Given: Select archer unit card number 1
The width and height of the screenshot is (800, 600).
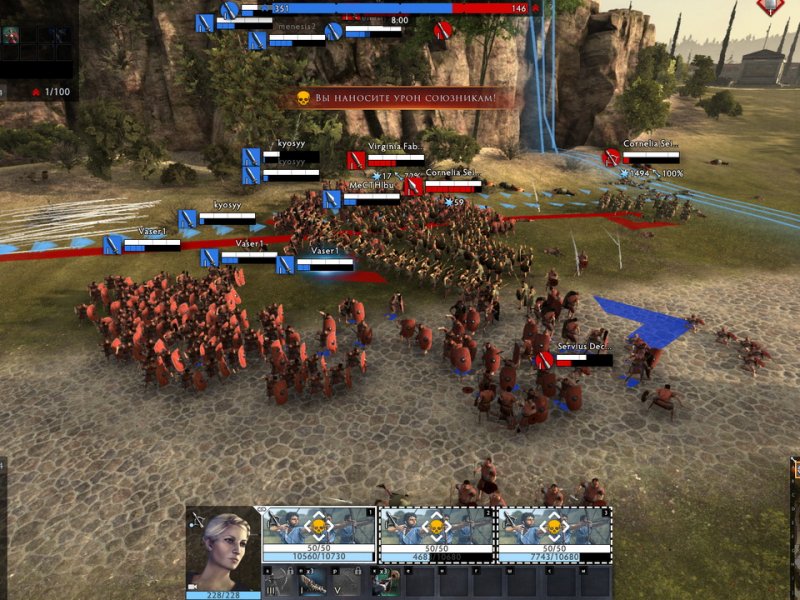Looking at the screenshot, I should (x=319, y=534).
